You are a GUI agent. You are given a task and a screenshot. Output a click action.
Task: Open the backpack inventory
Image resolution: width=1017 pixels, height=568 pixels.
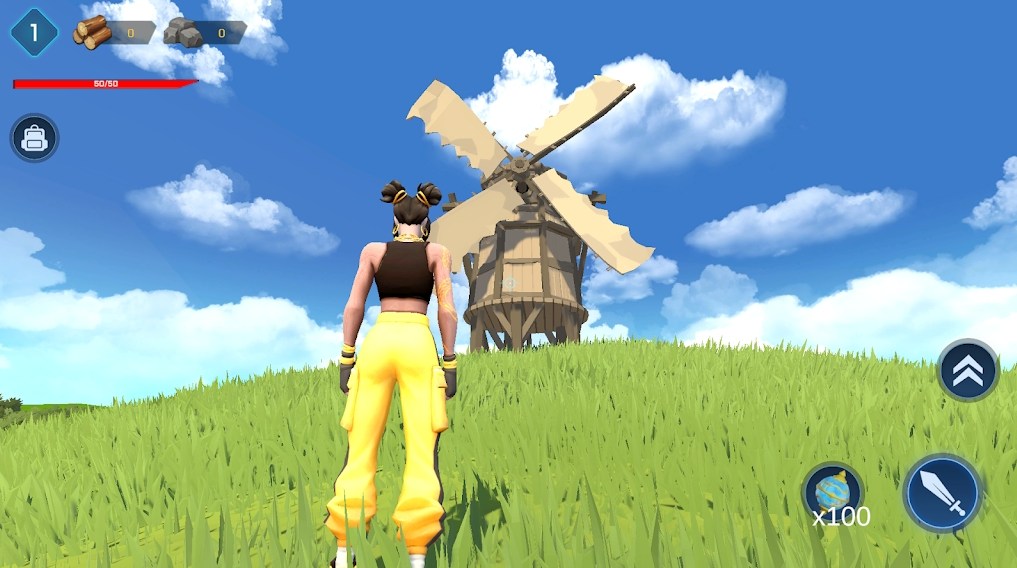tap(35, 138)
